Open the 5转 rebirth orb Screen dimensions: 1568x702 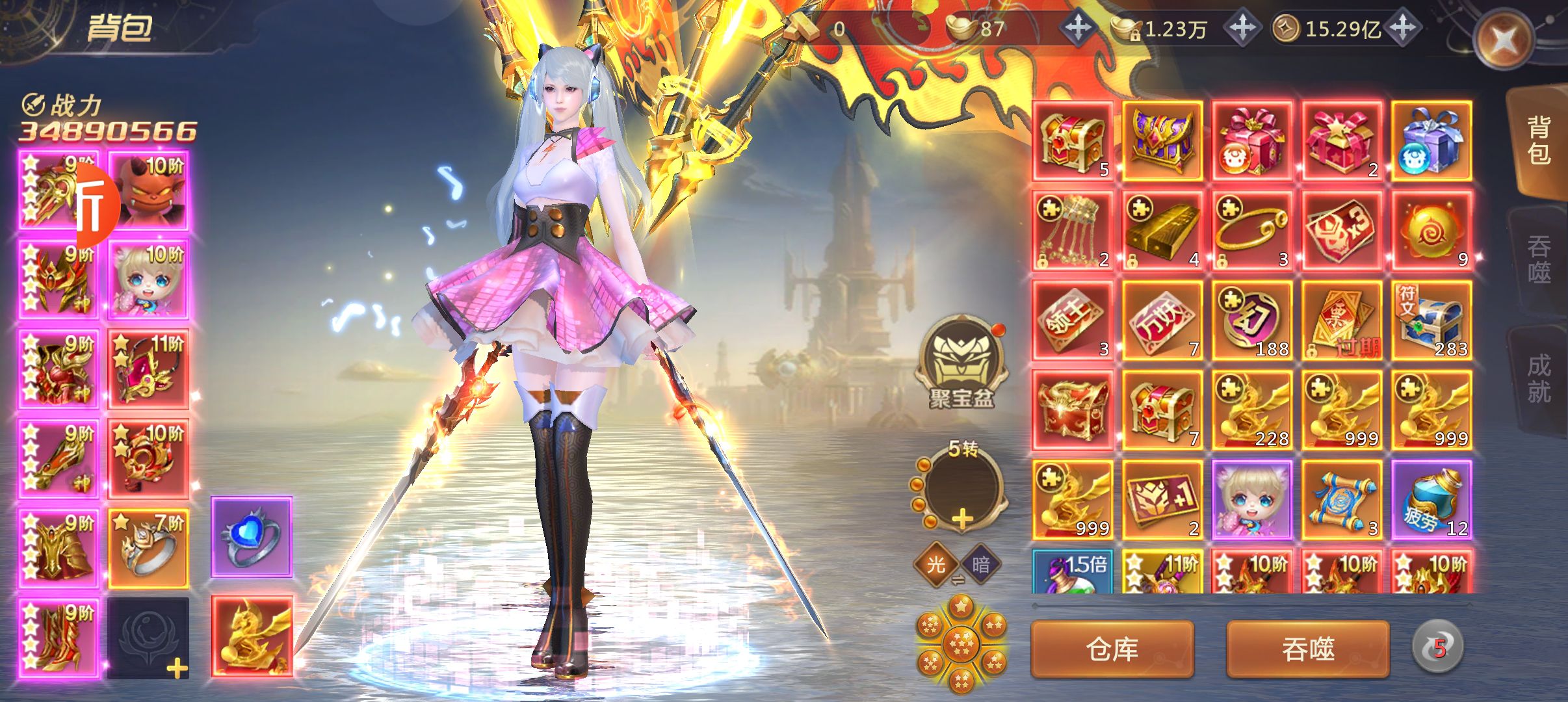point(961,487)
